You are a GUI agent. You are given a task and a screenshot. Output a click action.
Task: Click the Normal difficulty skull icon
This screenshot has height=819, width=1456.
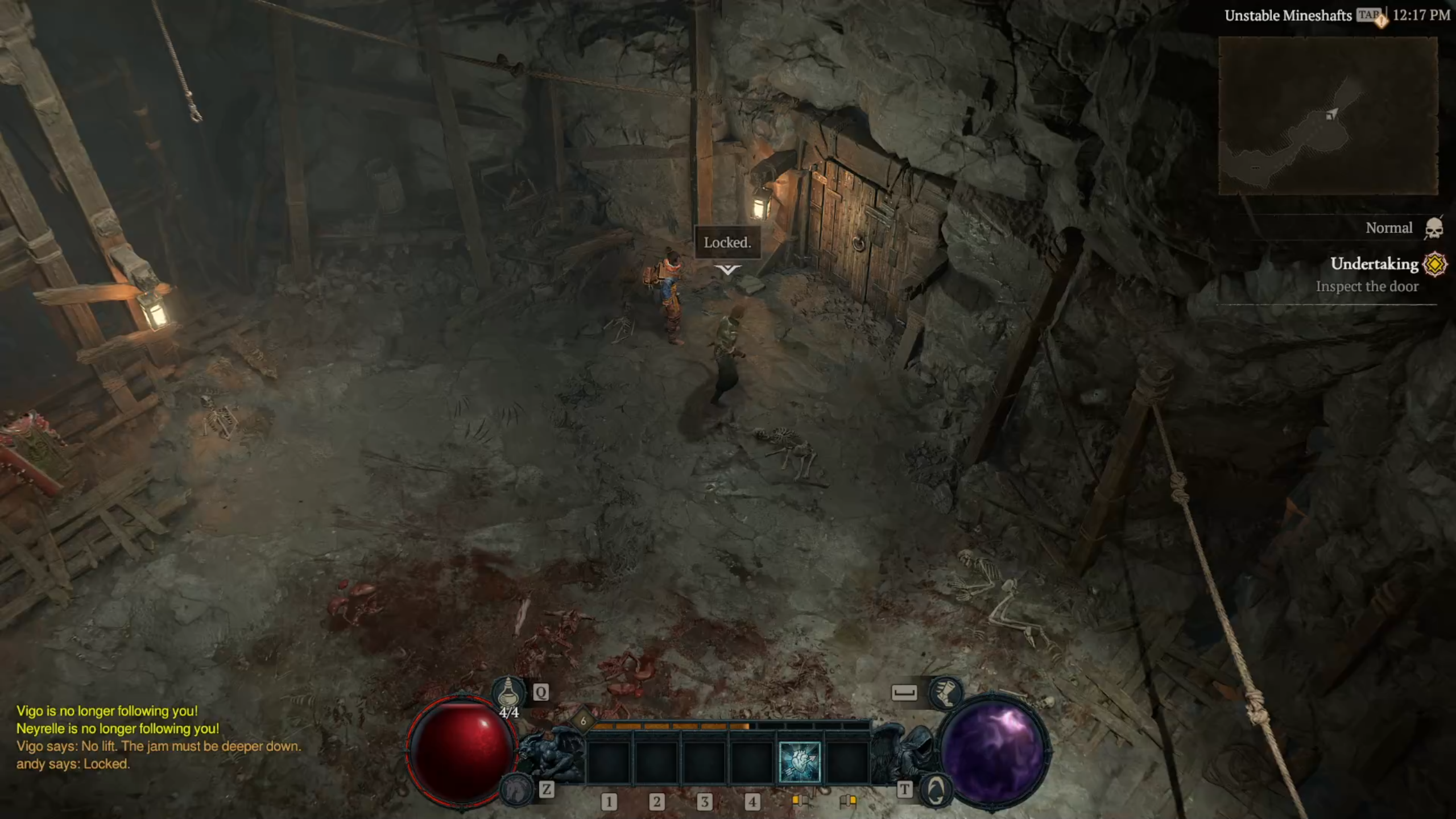(x=1433, y=228)
